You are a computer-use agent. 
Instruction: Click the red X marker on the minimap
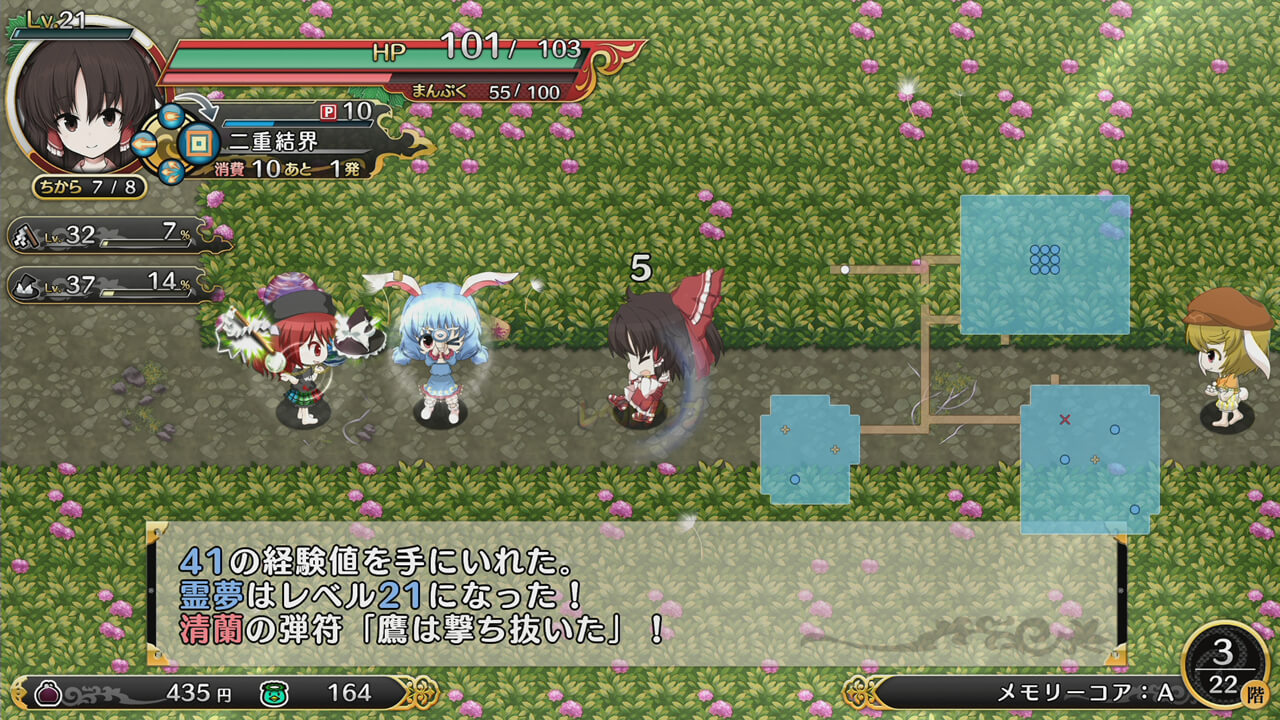(1063, 419)
